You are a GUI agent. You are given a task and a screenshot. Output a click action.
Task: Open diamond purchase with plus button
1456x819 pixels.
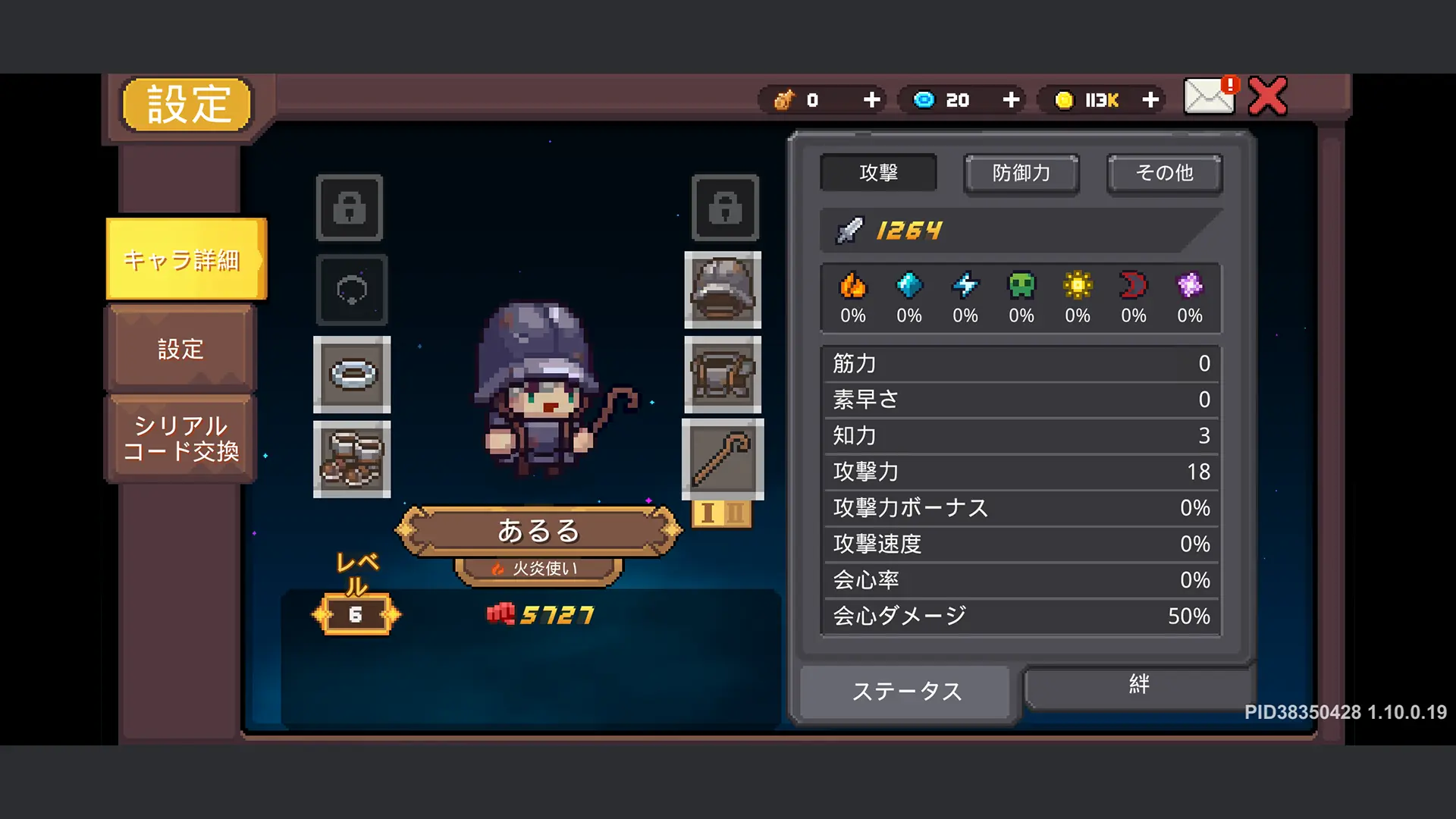tap(1010, 99)
